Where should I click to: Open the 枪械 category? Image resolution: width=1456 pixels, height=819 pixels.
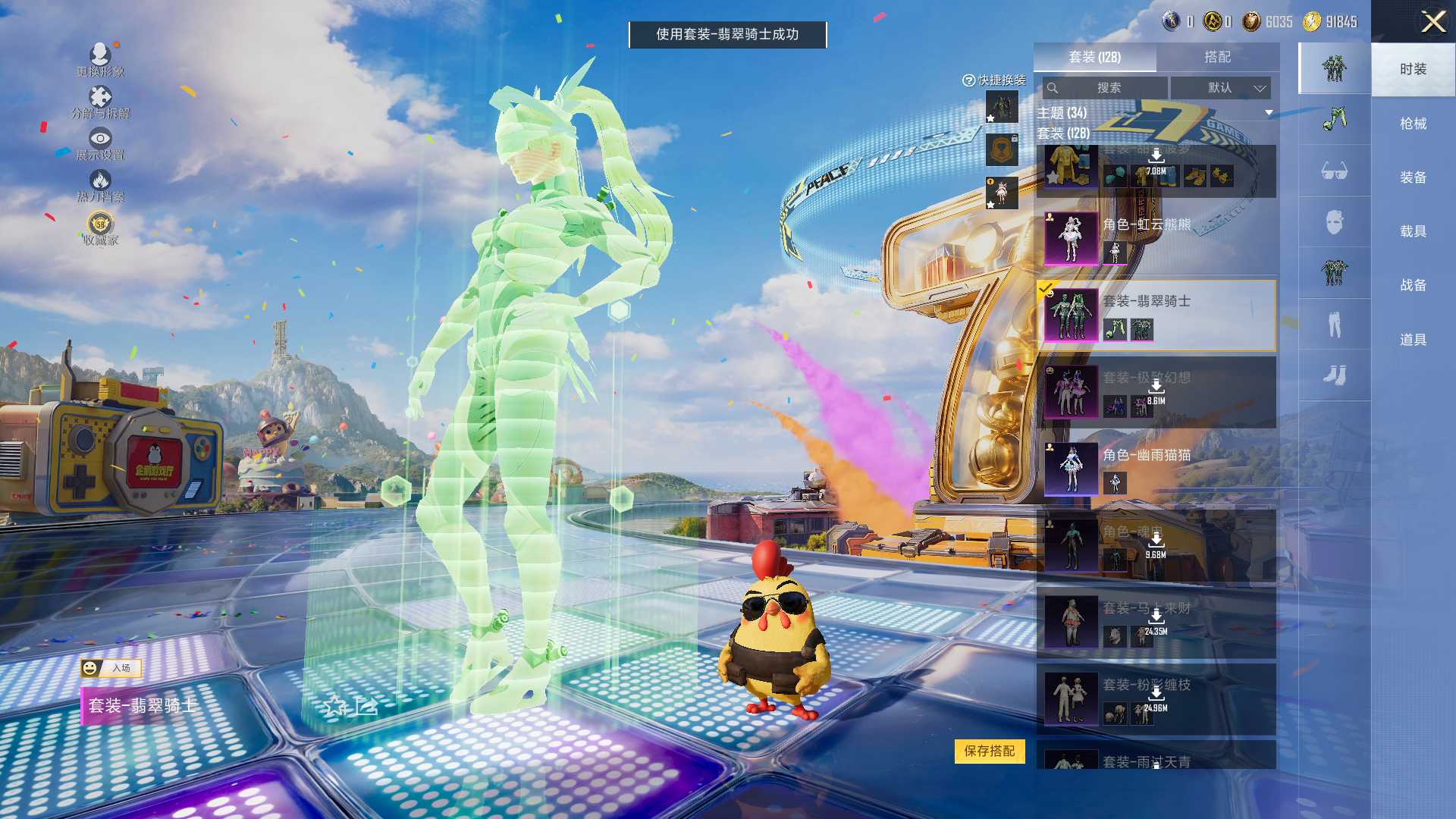[1413, 124]
